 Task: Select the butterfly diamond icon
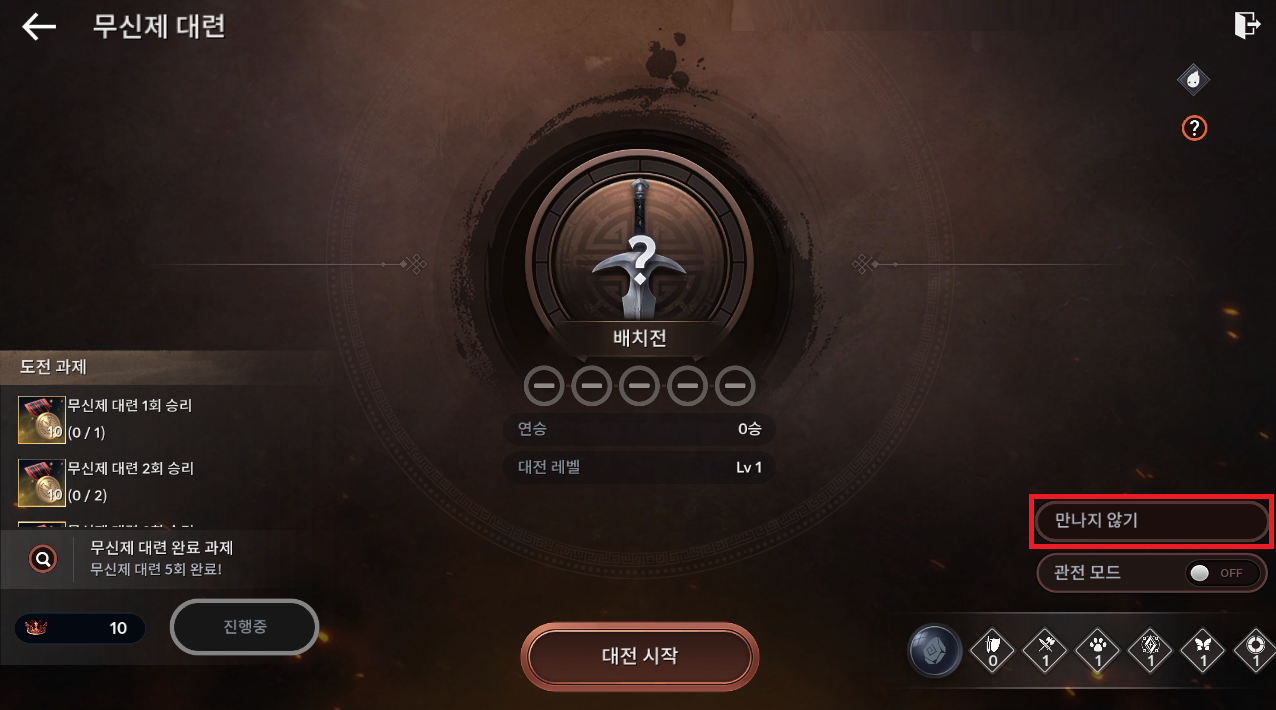click(1203, 652)
